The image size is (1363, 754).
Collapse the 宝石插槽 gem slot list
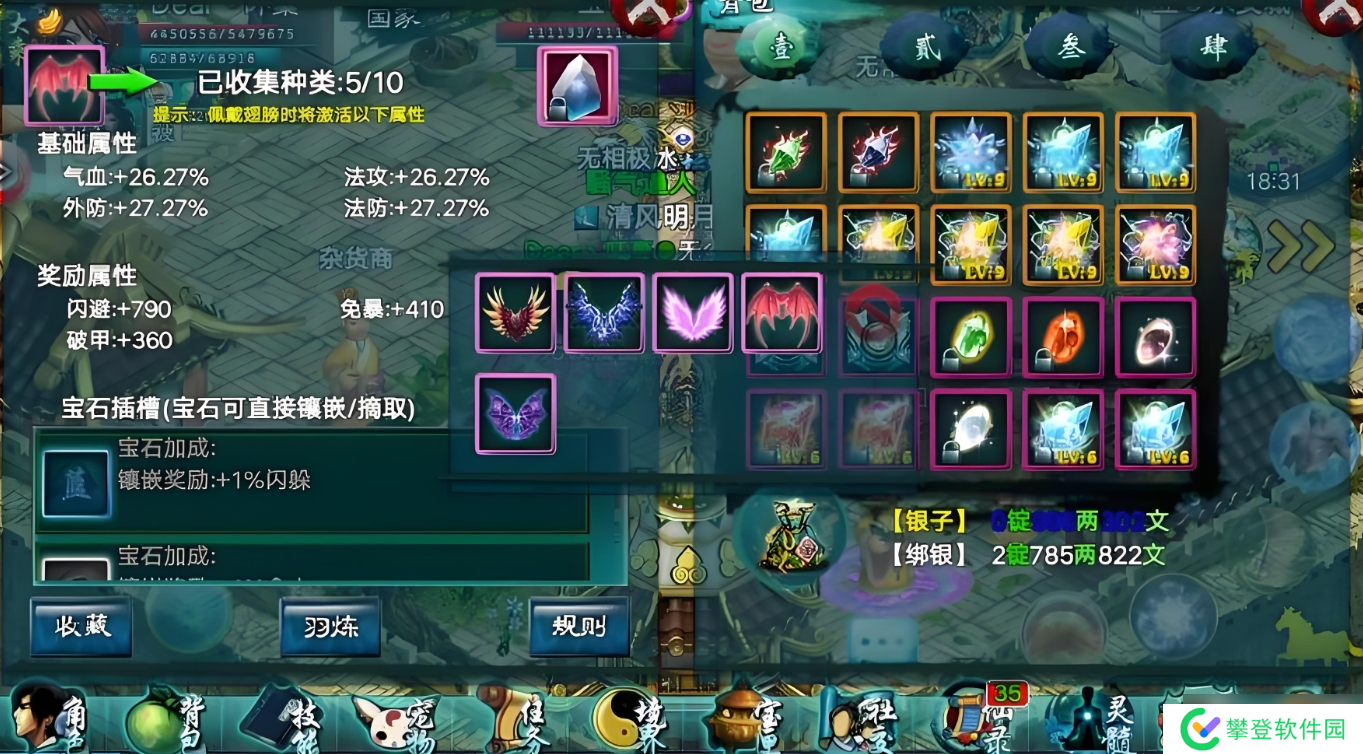click(x=240, y=409)
